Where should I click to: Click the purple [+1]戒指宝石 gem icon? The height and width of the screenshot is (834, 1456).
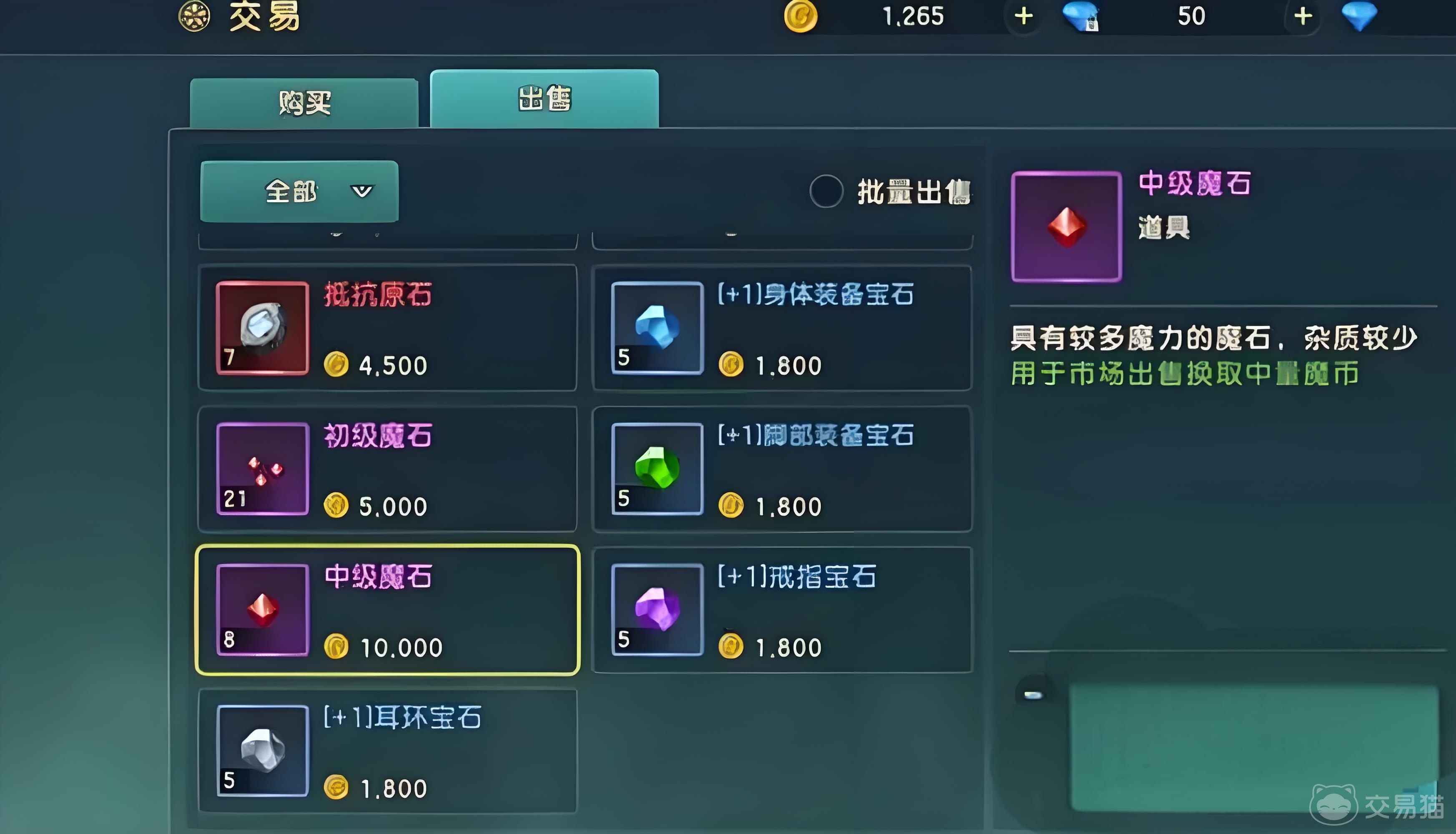657,610
